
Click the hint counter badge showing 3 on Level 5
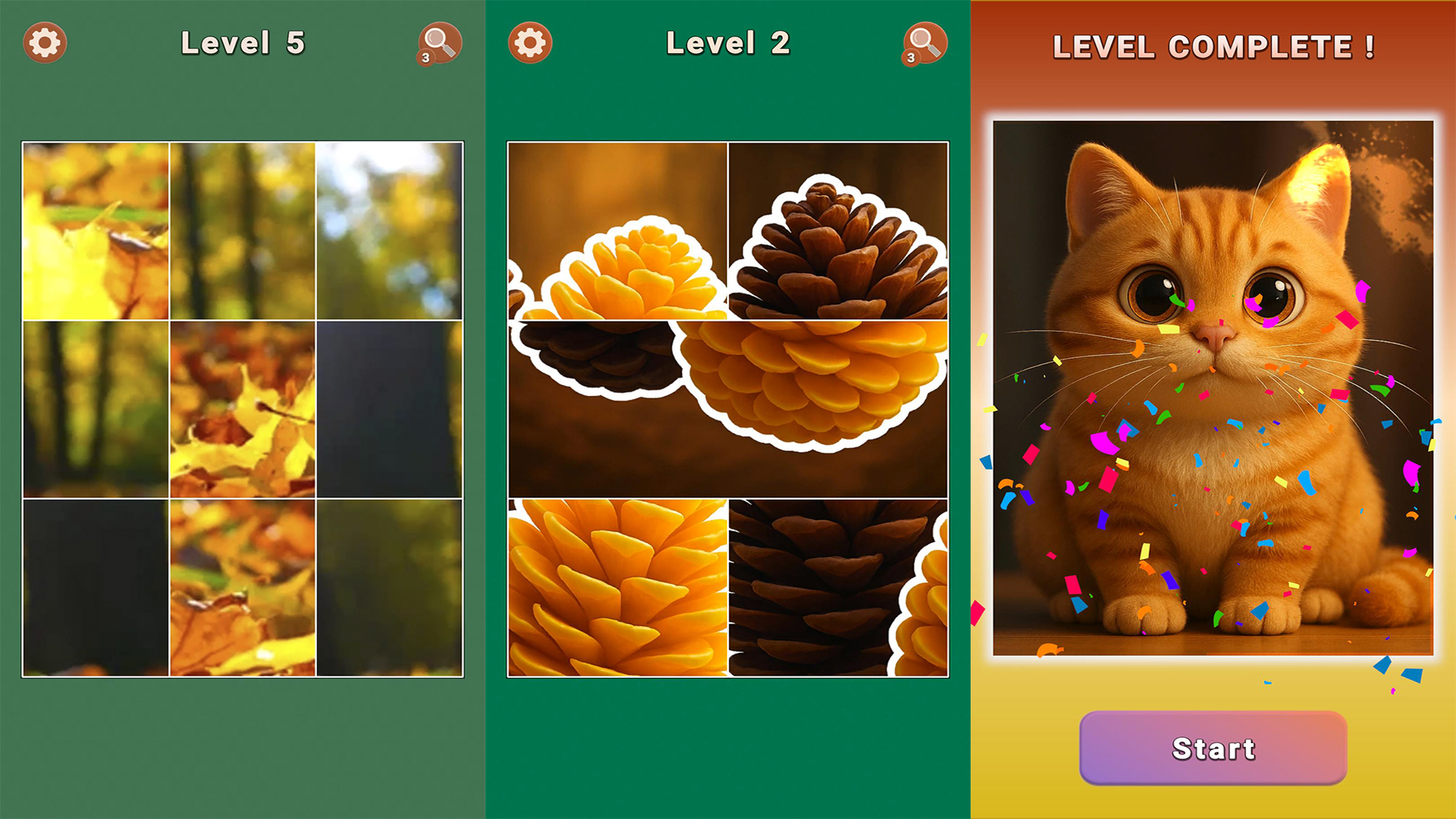pyautogui.click(x=425, y=59)
